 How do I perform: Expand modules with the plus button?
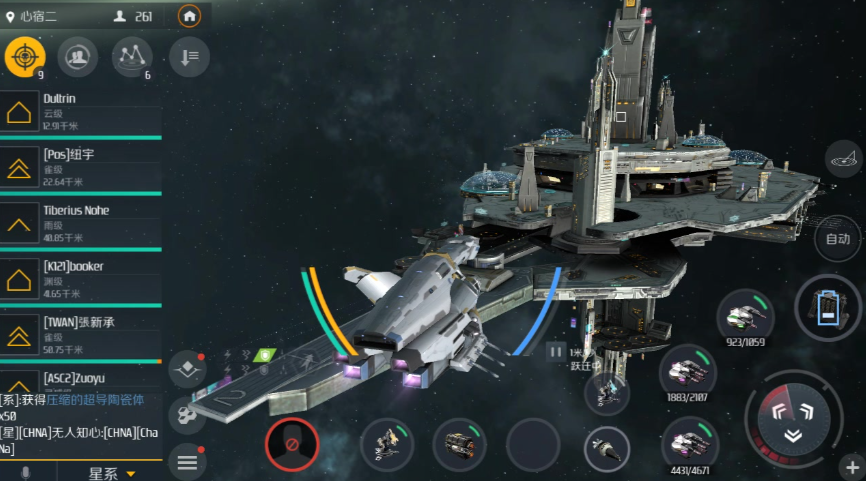[x=853, y=468]
